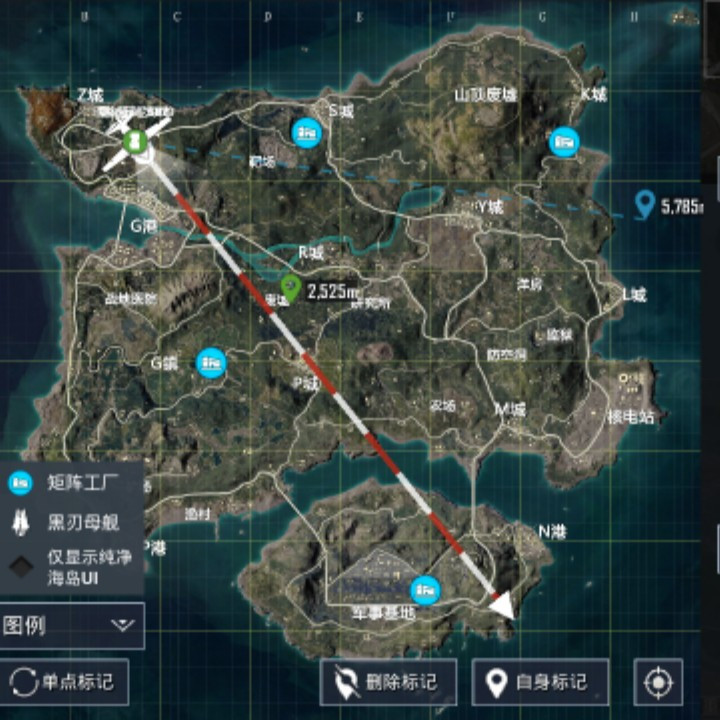The width and height of the screenshot is (720, 720).
Task: Click the matrix factory icon at 军事基地
Action: point(426,590)
